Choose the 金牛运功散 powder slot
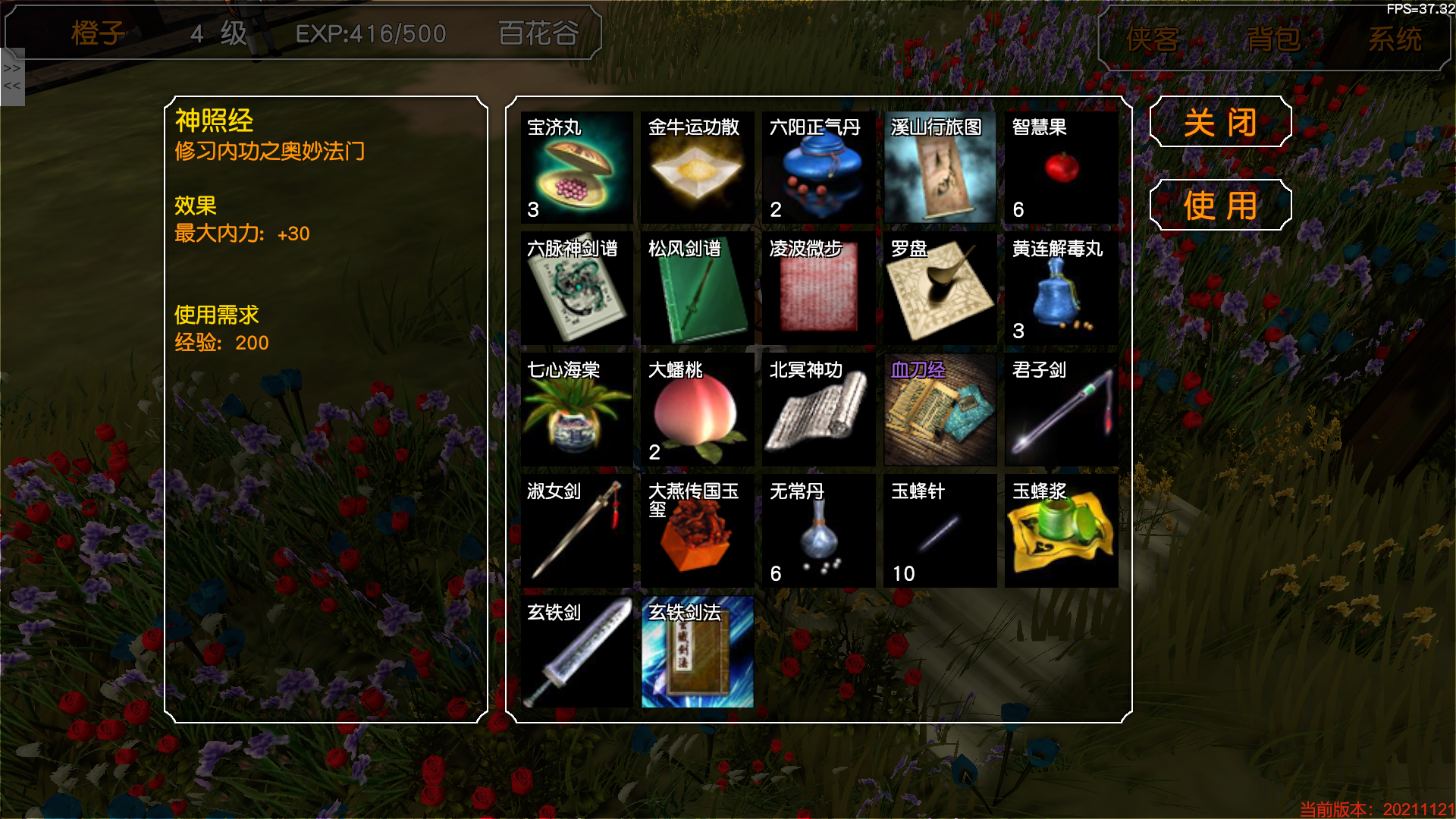This screenshot has width=1456, height=819. tap(698, 168)
